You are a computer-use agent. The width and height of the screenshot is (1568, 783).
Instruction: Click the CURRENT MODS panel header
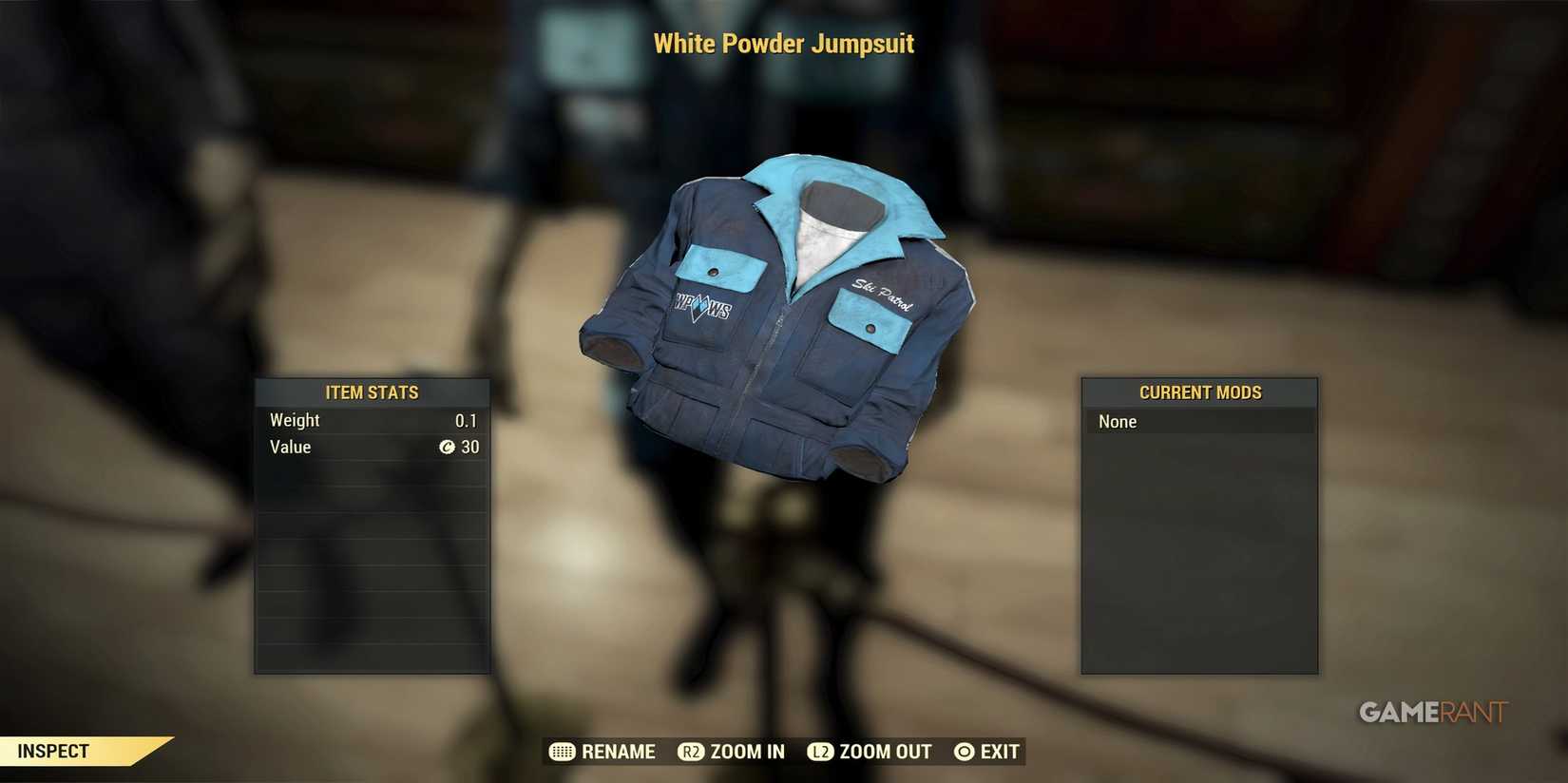(x=1199, y=391)
